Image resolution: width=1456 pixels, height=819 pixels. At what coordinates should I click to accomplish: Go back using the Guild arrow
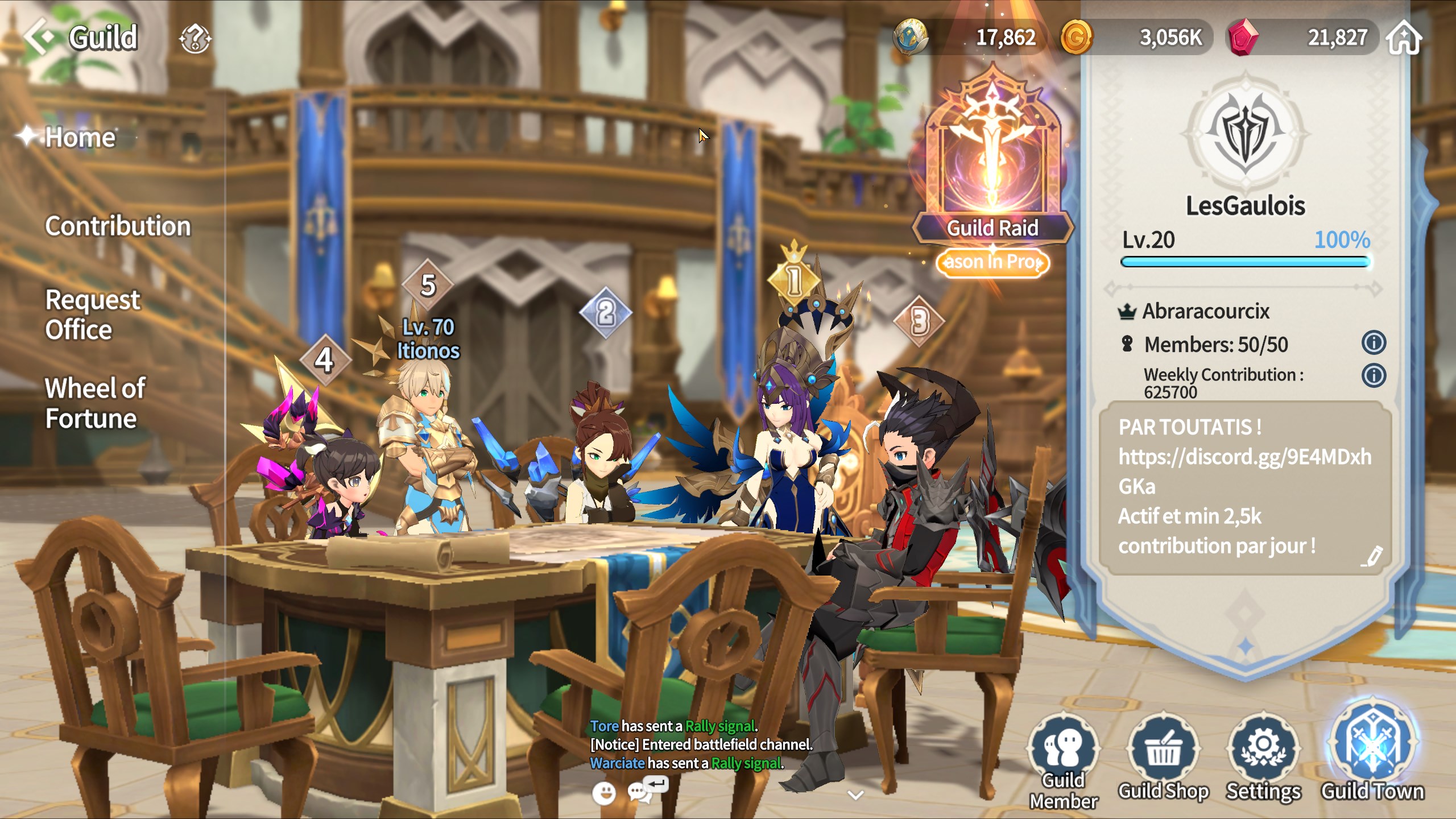point(40,38)
